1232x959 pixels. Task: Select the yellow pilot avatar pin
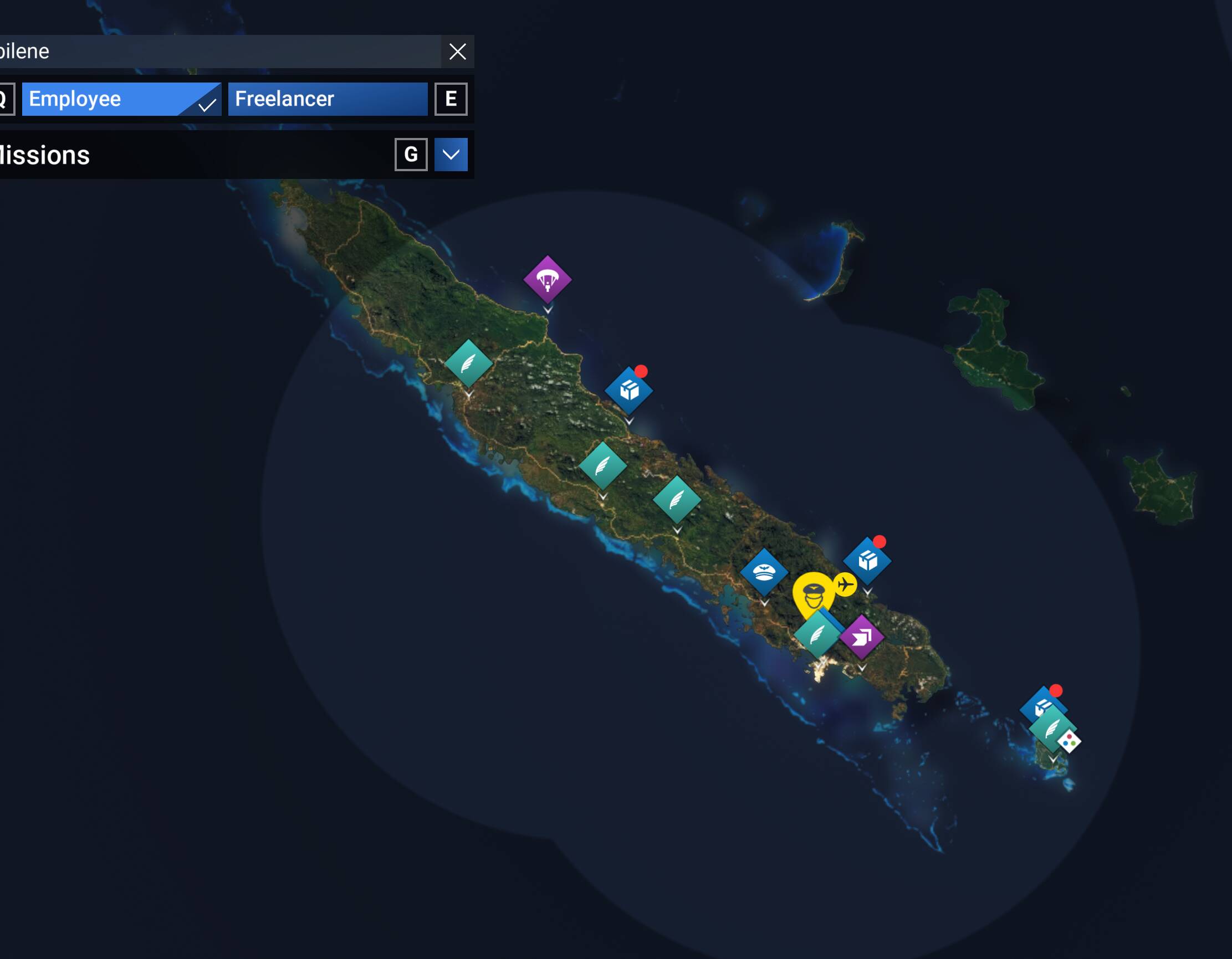click(x=813, y=594)
